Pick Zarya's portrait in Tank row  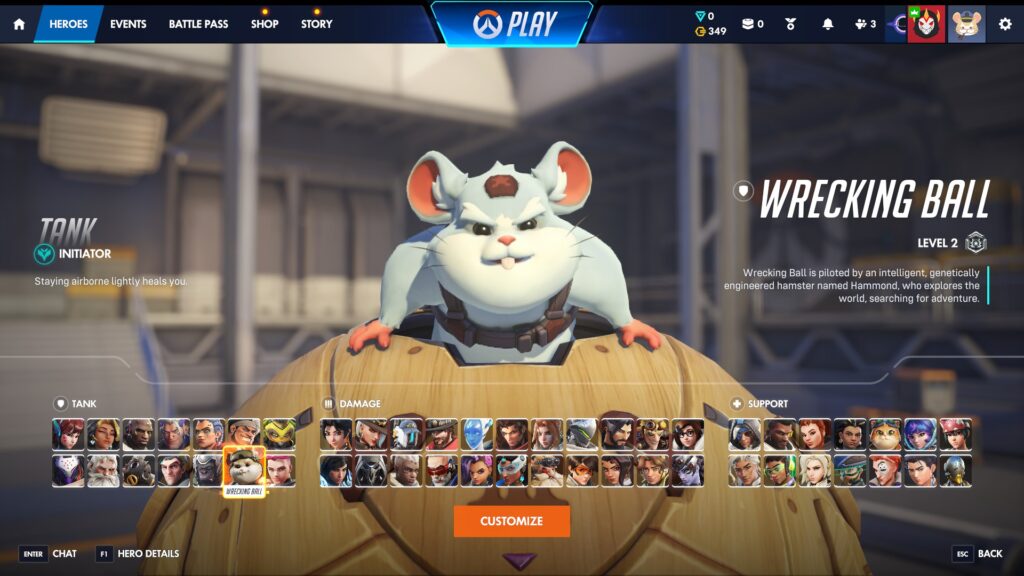click(x=279, y=471)
